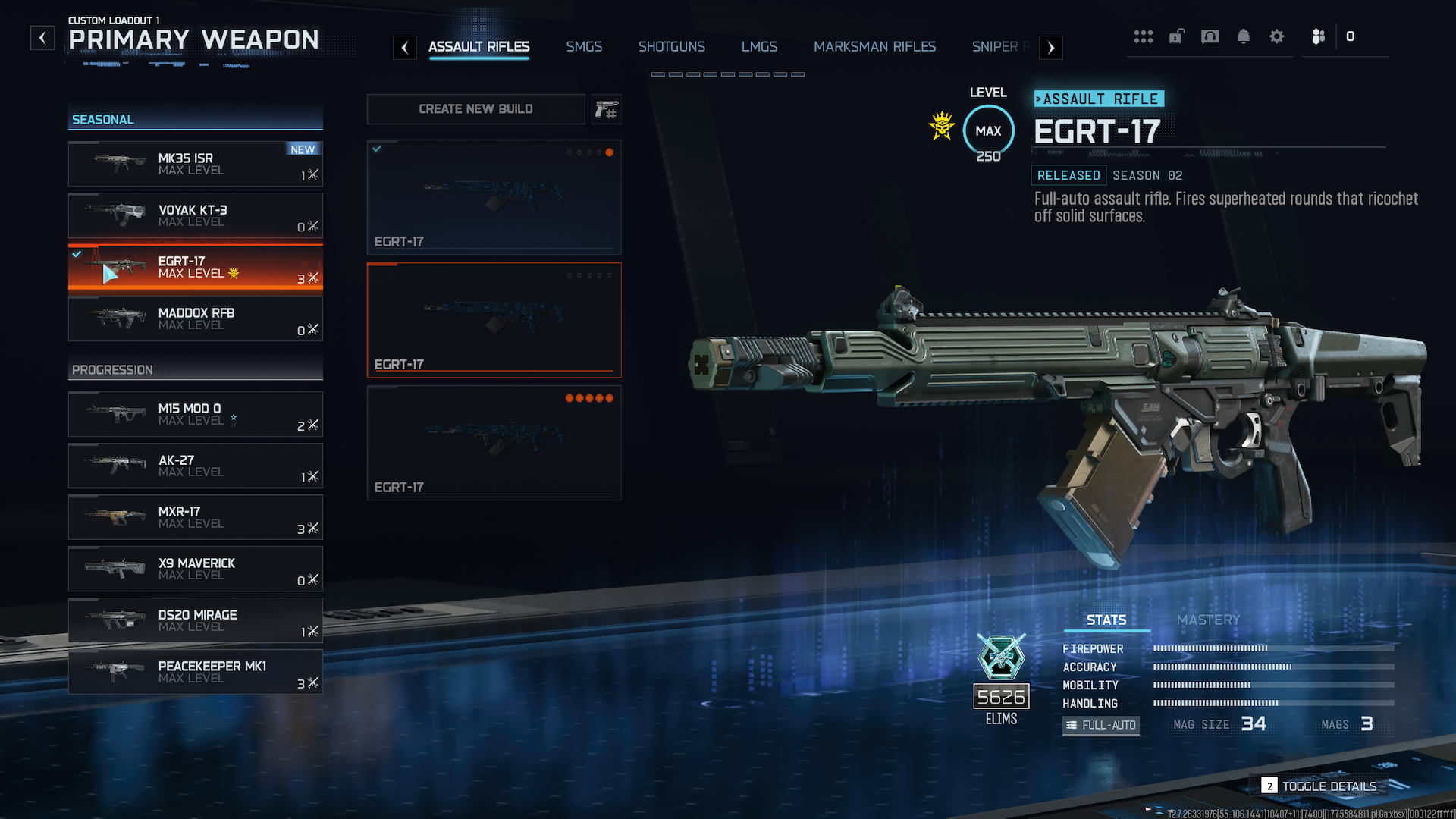
Task: Click the right arrow for more weapon categories
Action: [x=1050, y=48]
